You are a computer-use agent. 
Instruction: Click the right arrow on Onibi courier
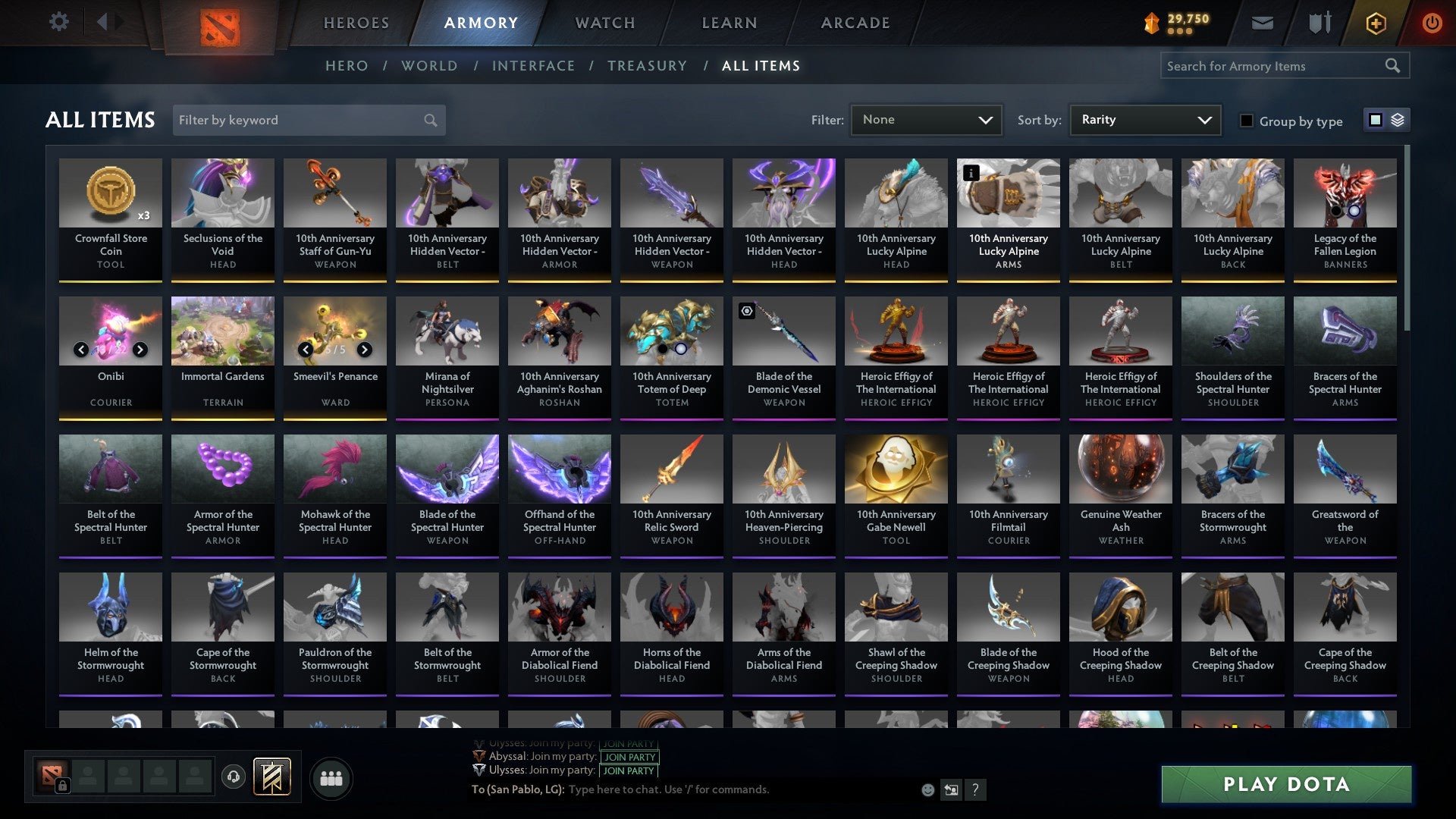pyautogui.click(x=140, y=350)
